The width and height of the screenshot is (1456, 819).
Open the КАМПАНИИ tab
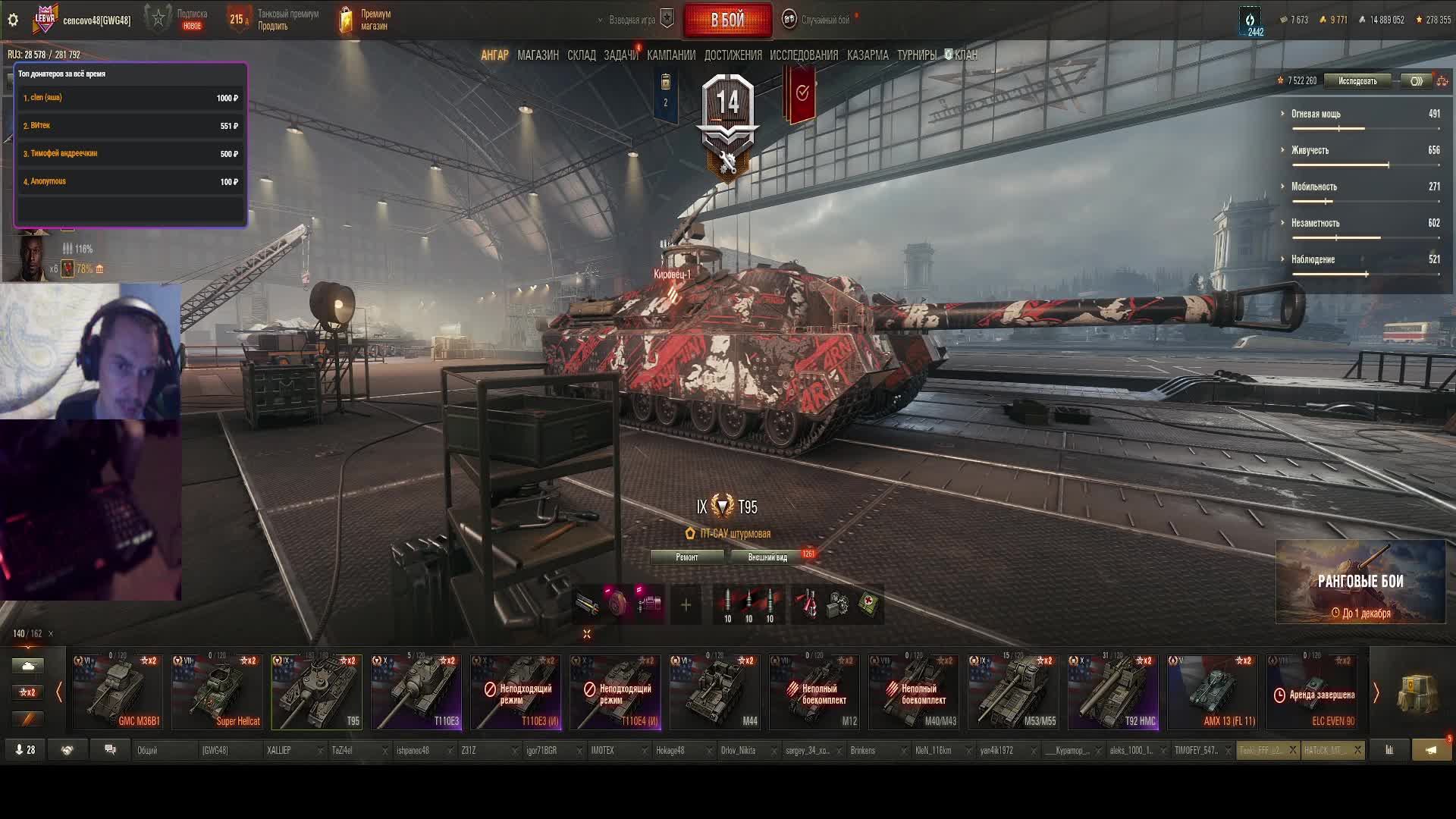(x=670, y=55)
